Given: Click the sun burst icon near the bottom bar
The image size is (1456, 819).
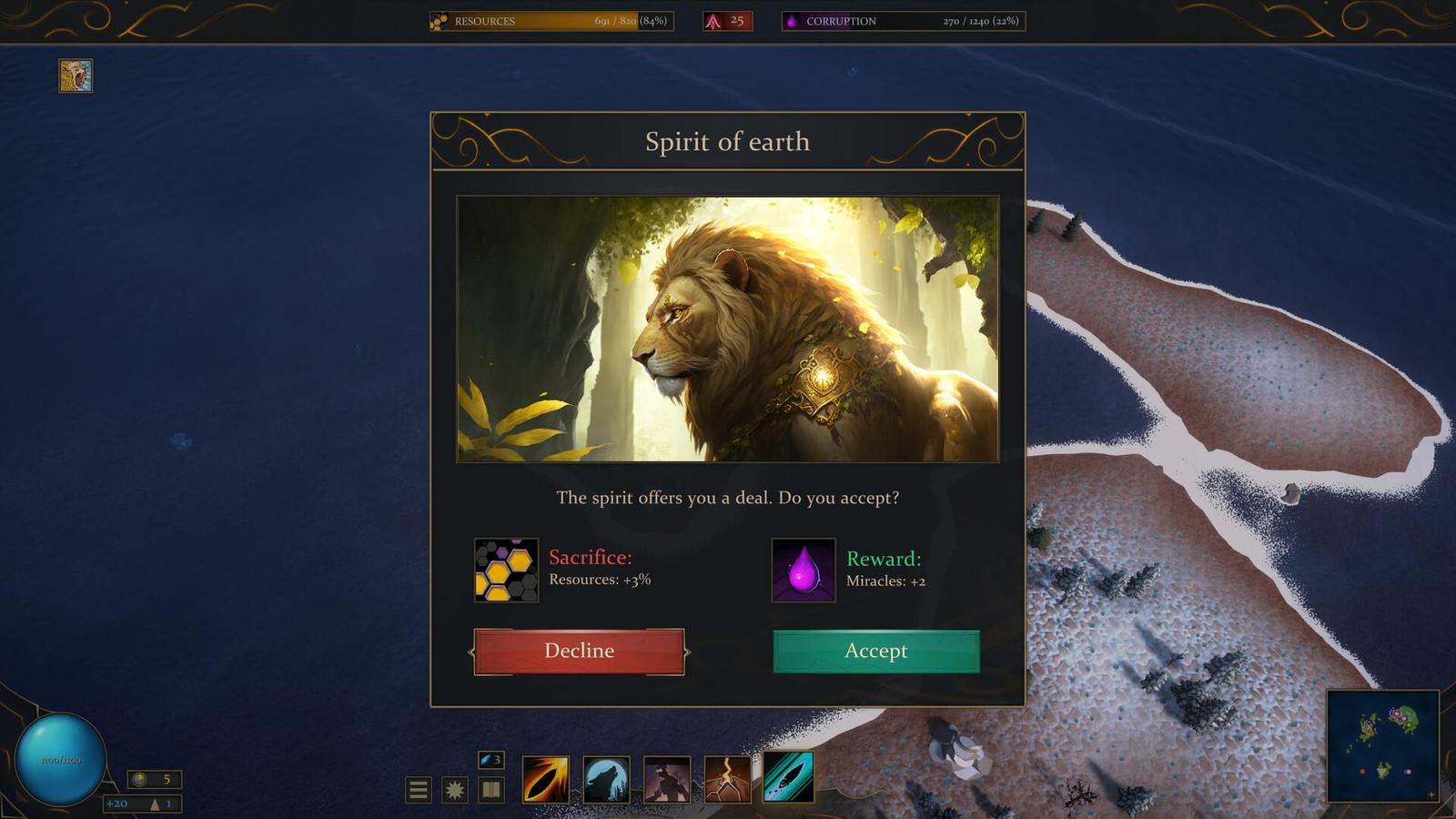Looking at the screenshot, I should coord(454,788).
